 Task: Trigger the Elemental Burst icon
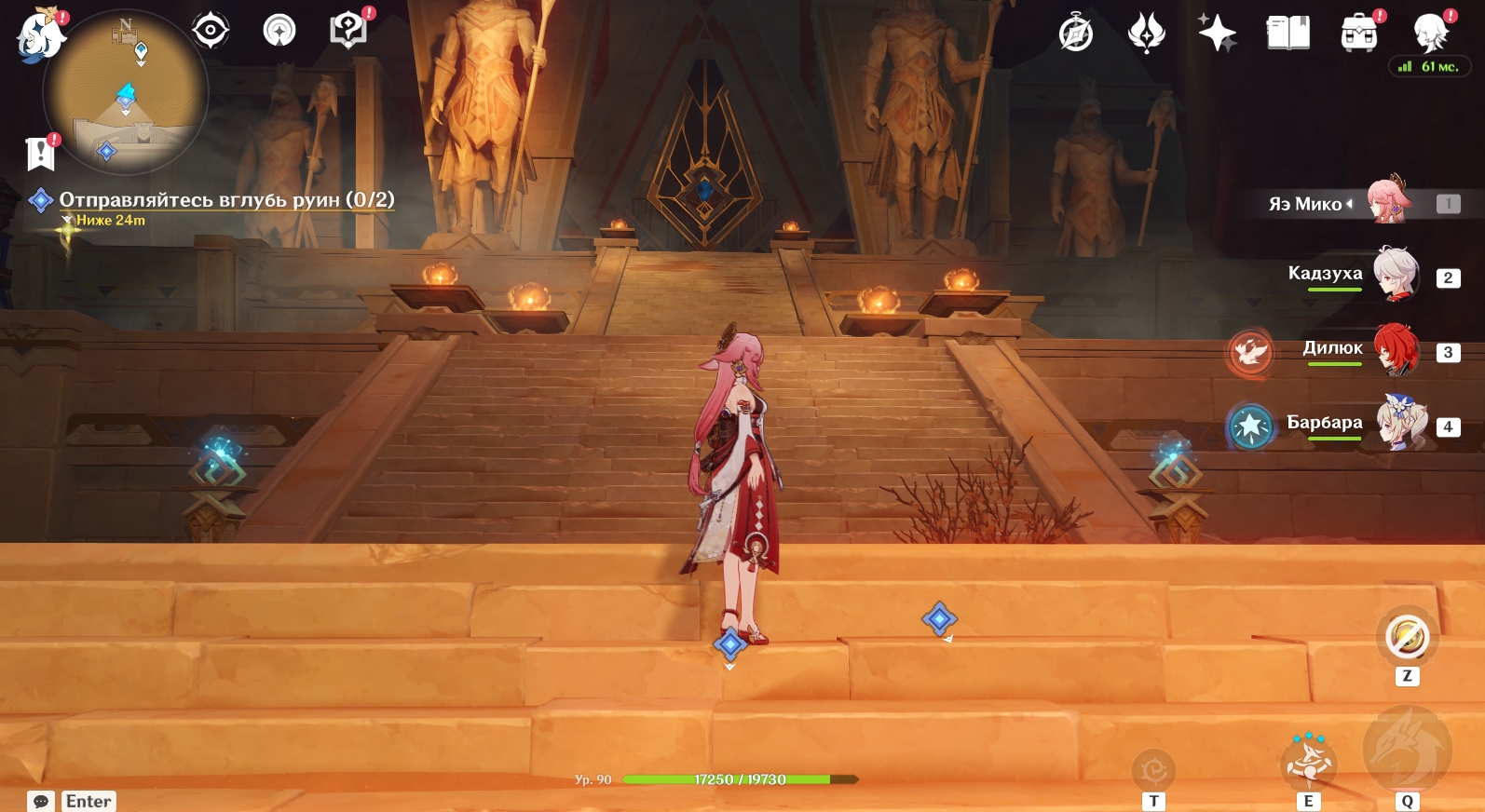tap(1407, 750)
